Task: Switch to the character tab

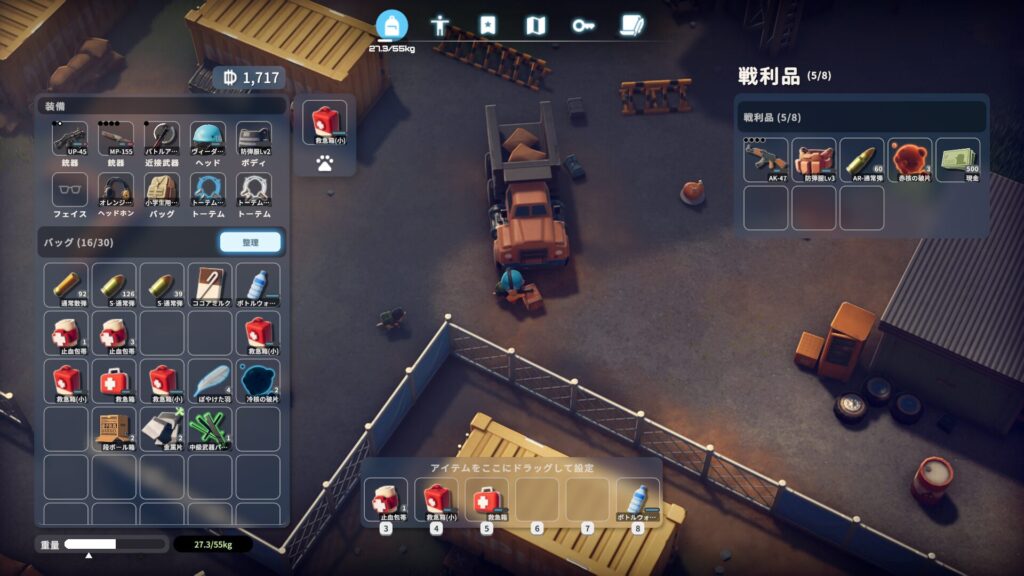Action: click(439, 25)
